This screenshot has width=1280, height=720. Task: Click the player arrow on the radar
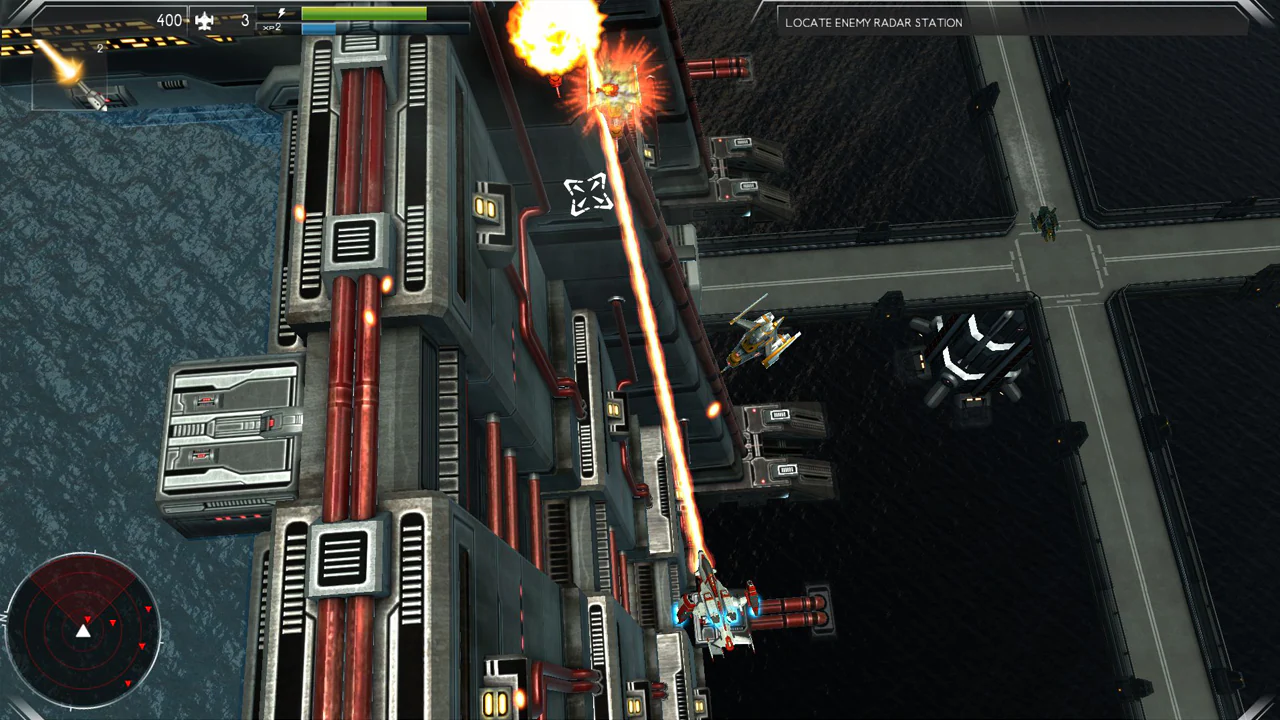click(84, 630)
